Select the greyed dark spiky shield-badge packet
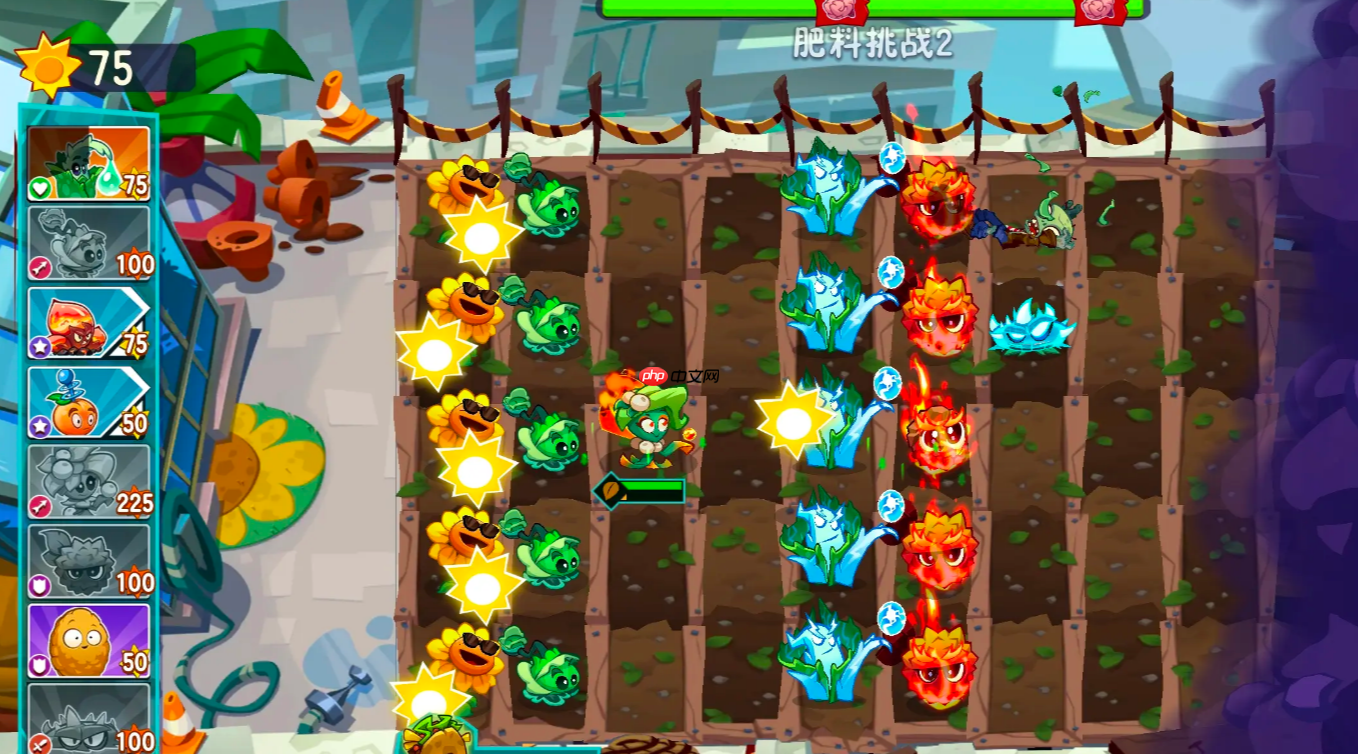1358x754 pixels. 88,561
